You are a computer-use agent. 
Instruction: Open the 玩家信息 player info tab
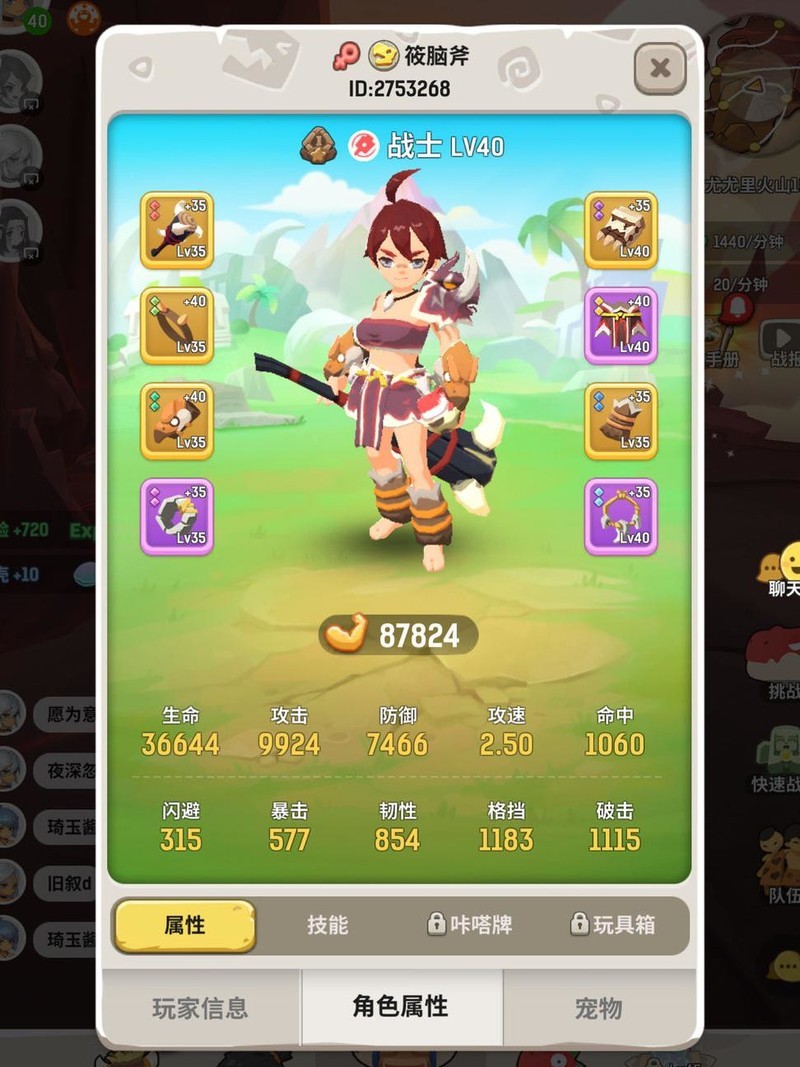200,1008
